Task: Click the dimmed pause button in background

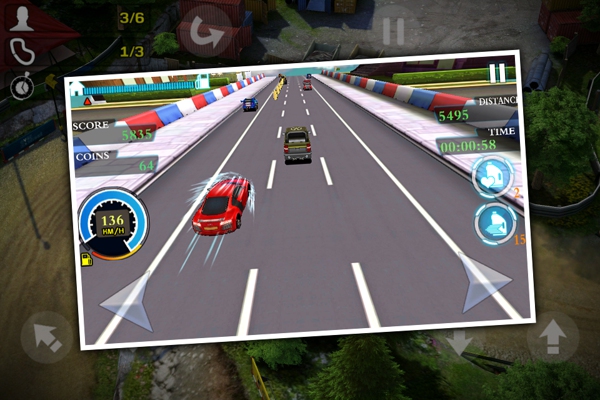Action: pyautogui.click(x=393, y=31)
